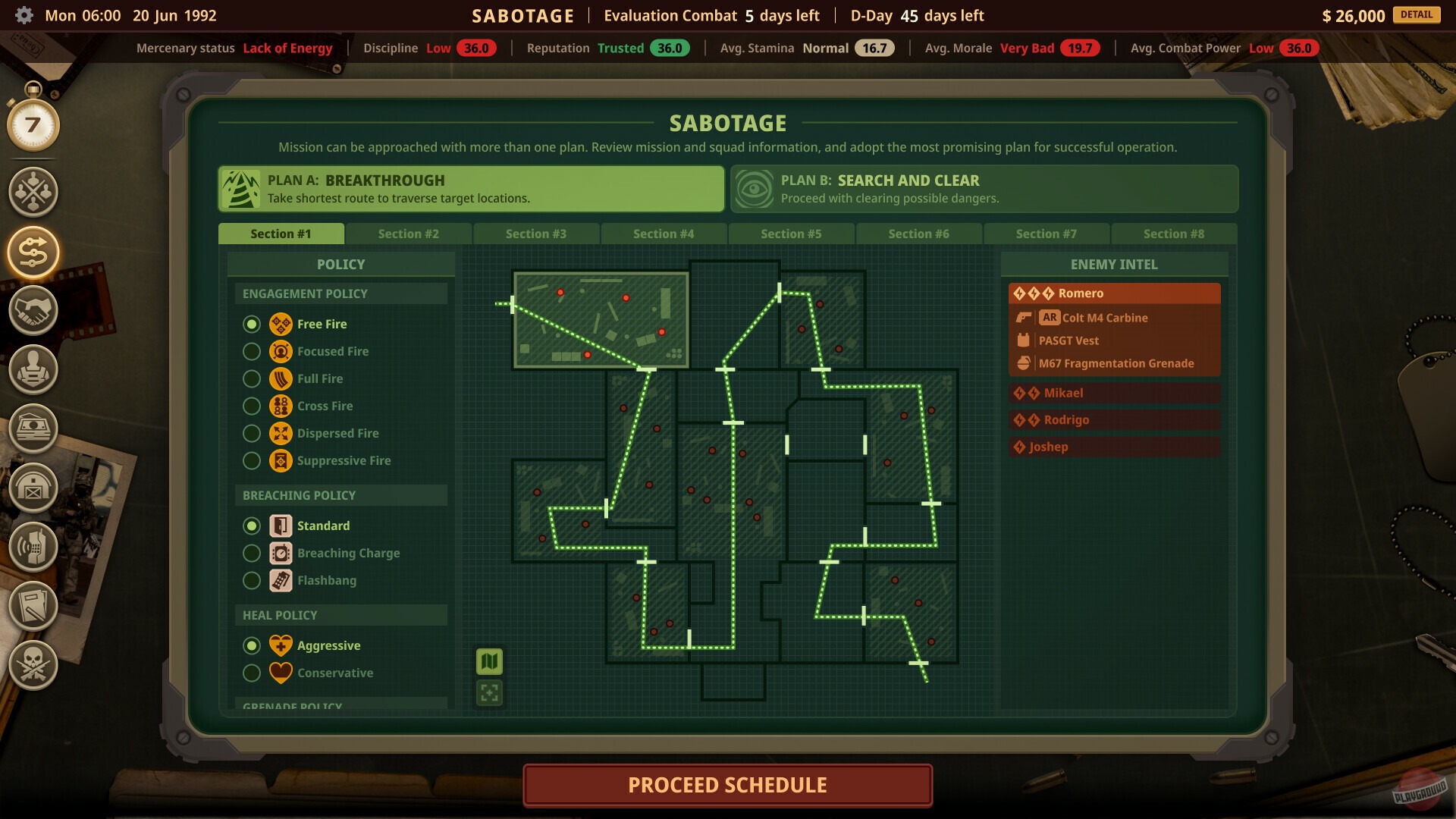Expand Rodrigo's enemy intel entry
The height and width of the screenshot is (819, 1456).
(1114, 419)
